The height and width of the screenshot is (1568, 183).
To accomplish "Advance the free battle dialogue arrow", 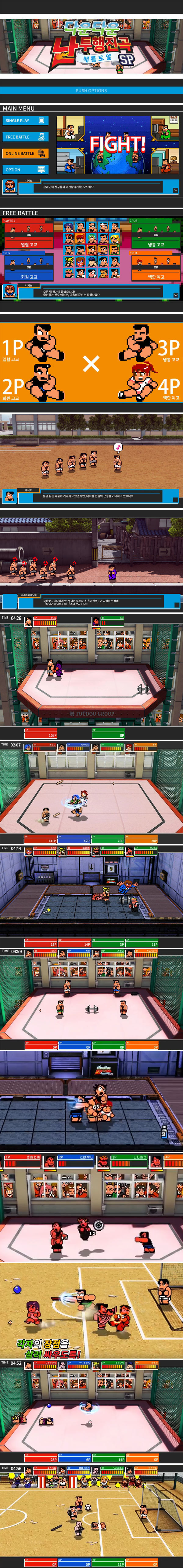I will coord(175,294).
